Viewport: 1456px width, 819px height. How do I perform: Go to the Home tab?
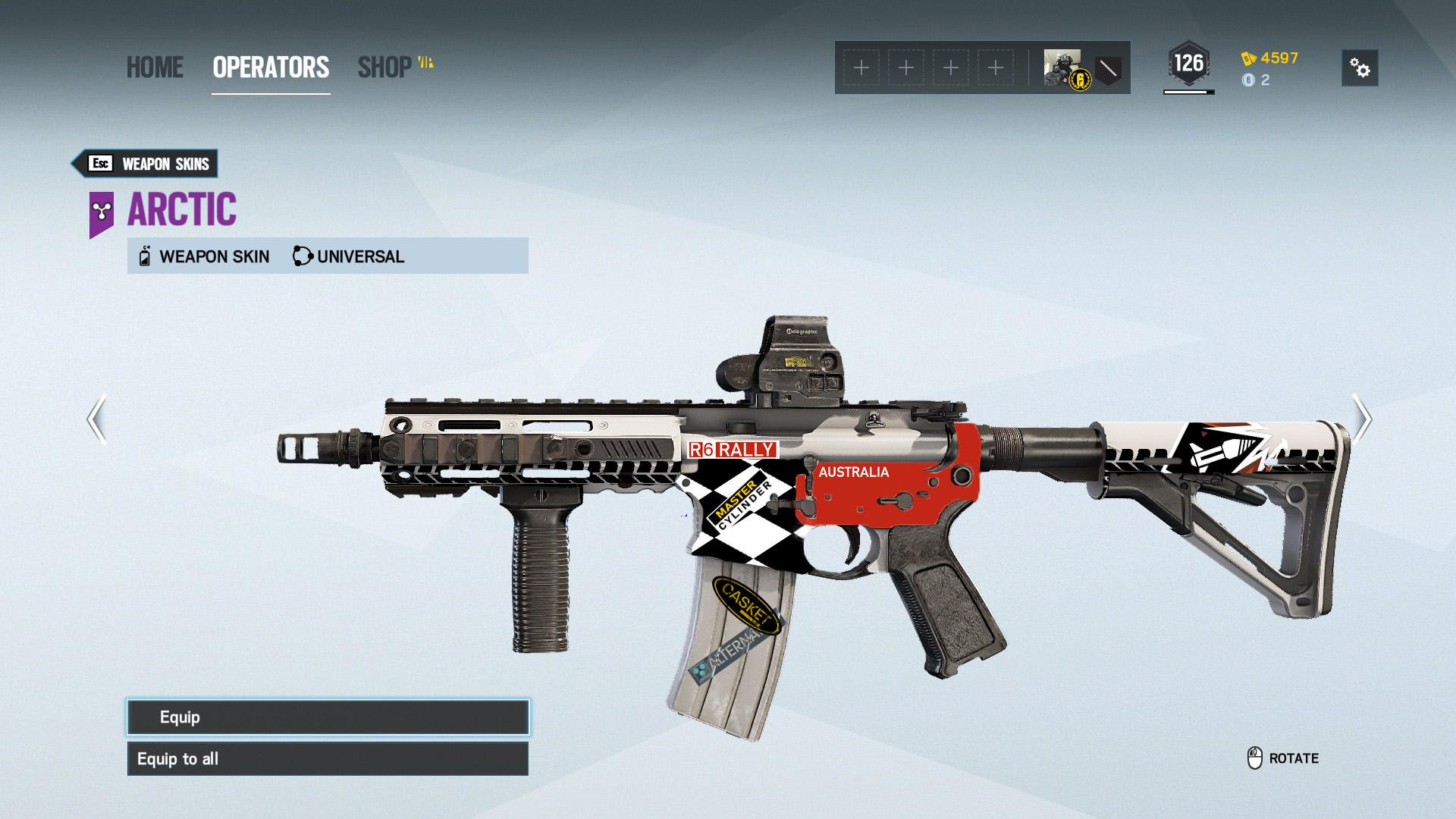point(155,67)
